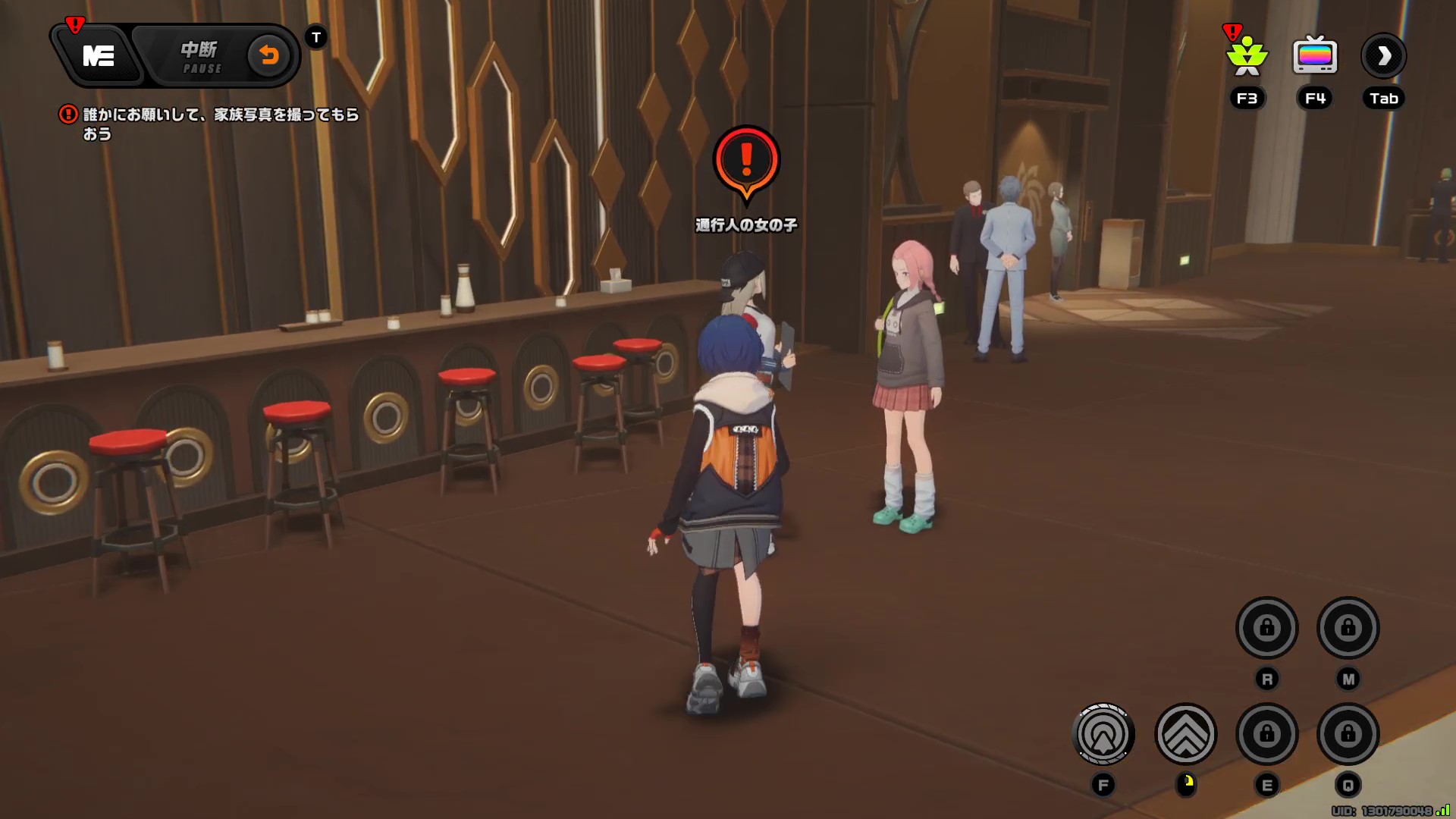The image size is (1456, 819).
Task: Open daily commissions via the F3 icon
Action: (1246, 55)
